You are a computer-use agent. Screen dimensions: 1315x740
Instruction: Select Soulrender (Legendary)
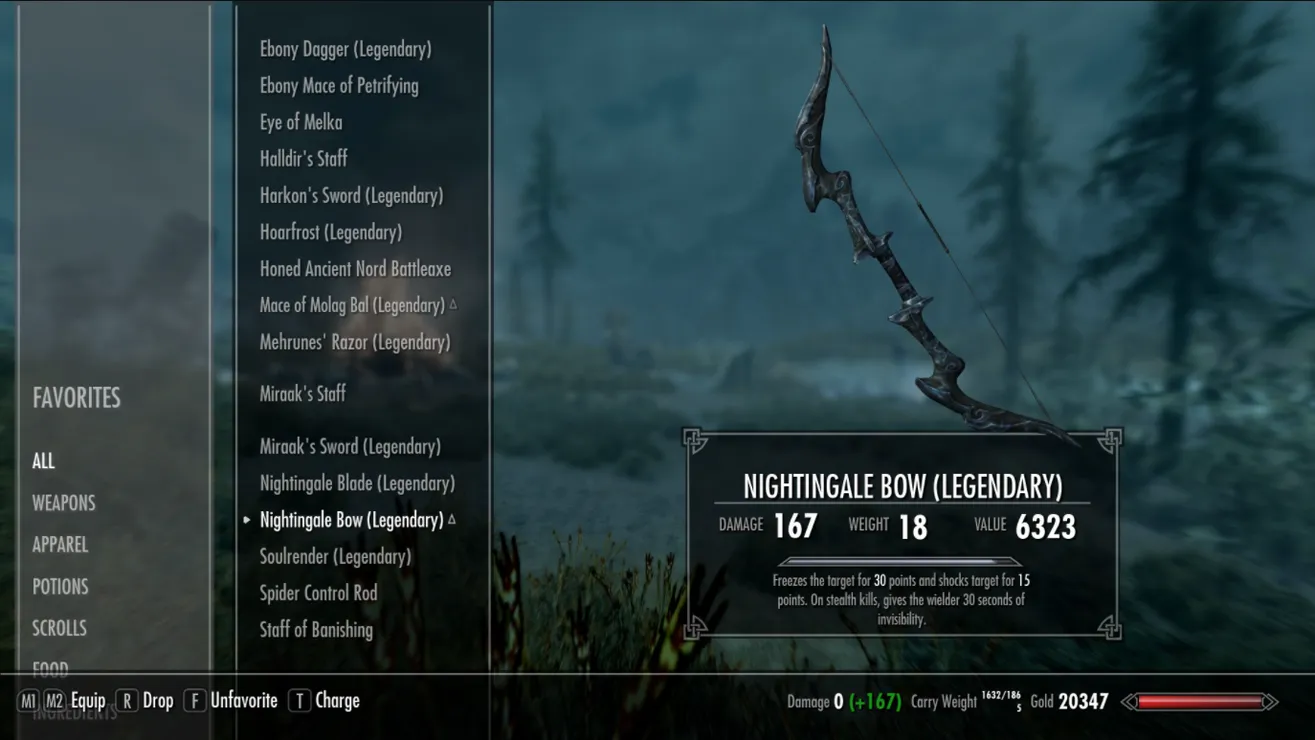(335, 557)
